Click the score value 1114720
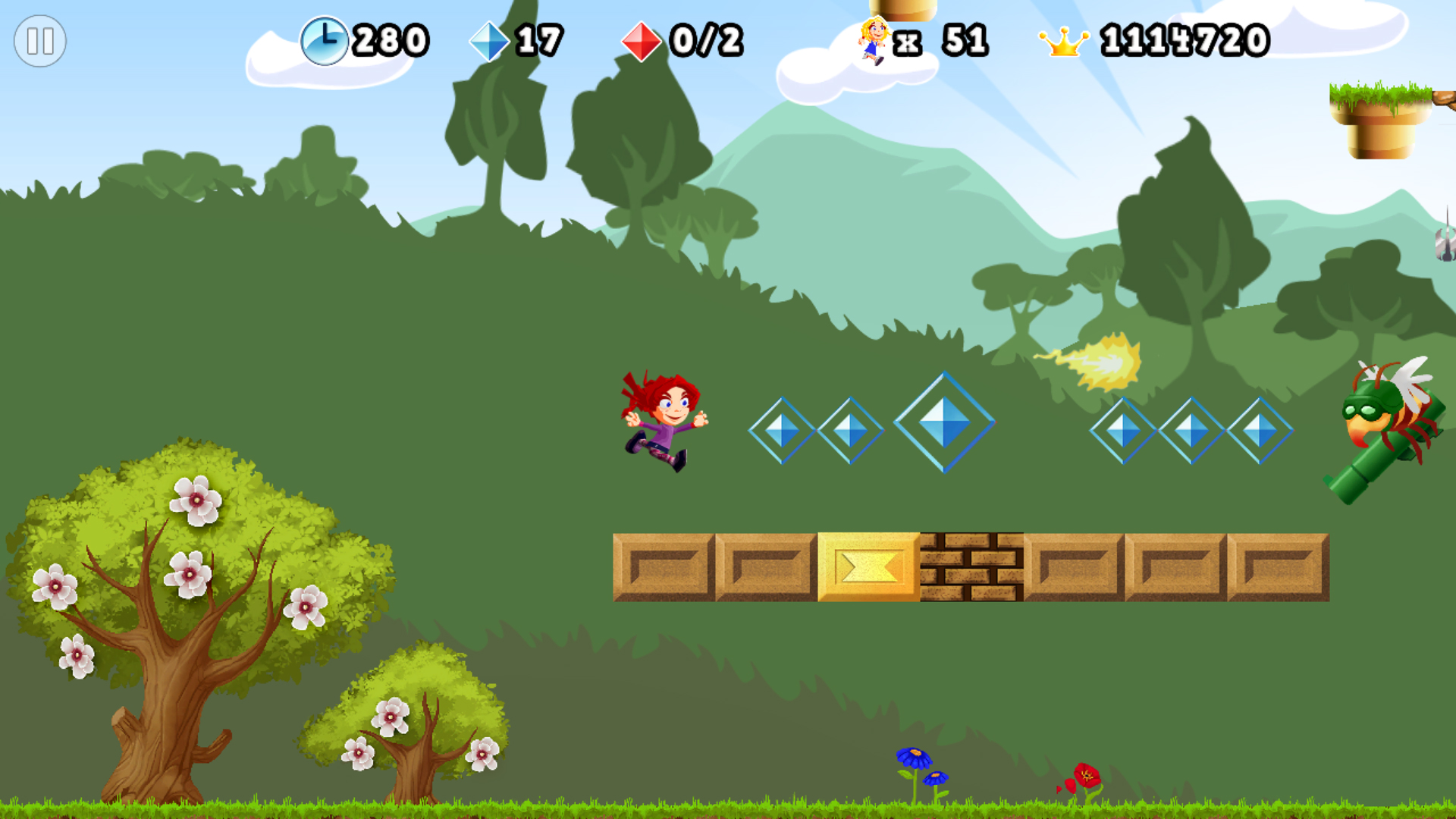Viewport: 1456px width, 819px height. pyautogui.click(x=1183, y=39)
